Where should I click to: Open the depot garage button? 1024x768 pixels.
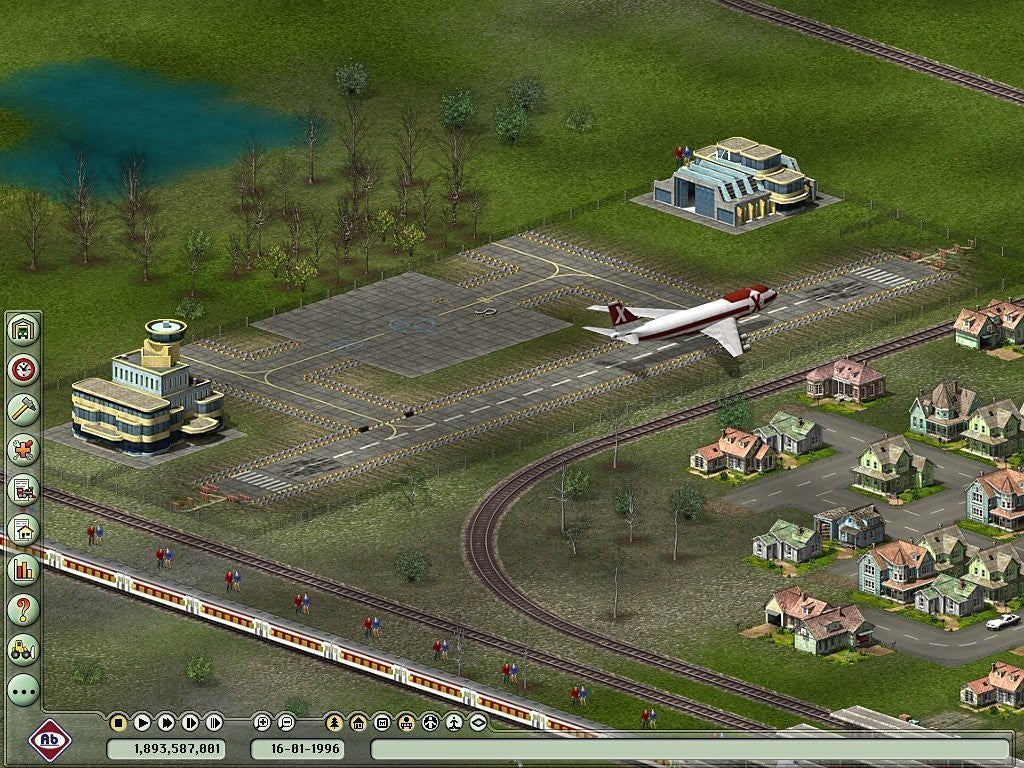pos(23,329)
